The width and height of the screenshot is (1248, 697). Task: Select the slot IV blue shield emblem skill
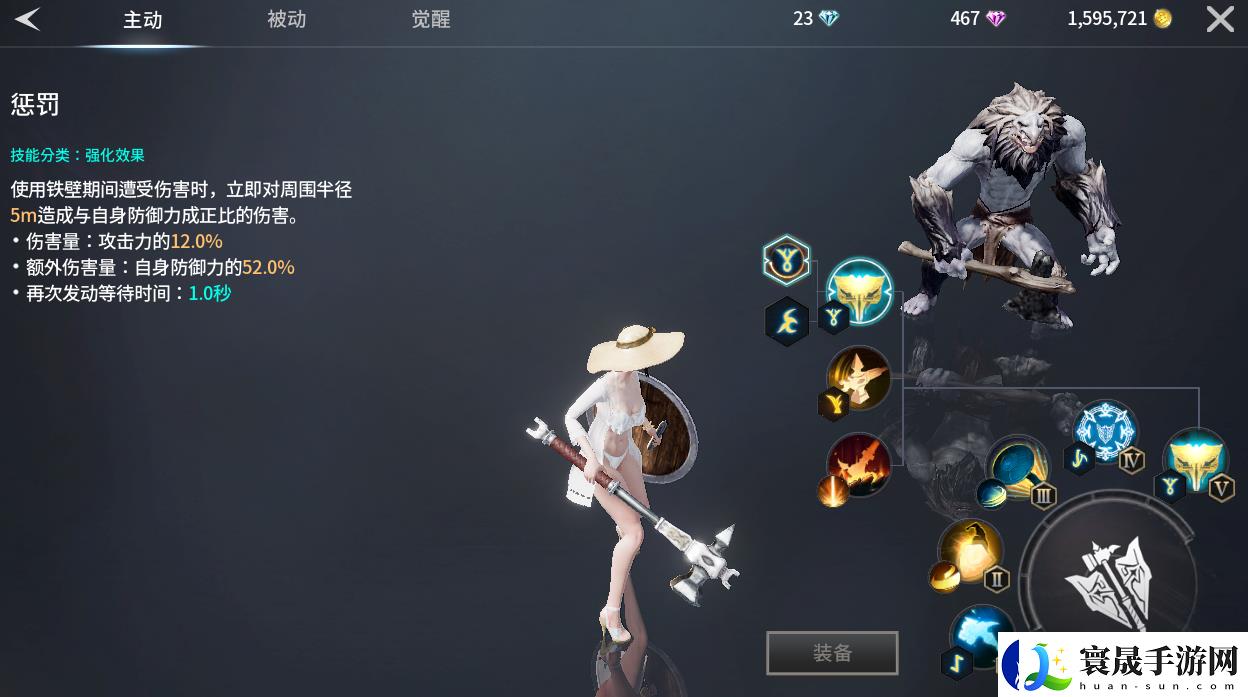point(1105,431)
